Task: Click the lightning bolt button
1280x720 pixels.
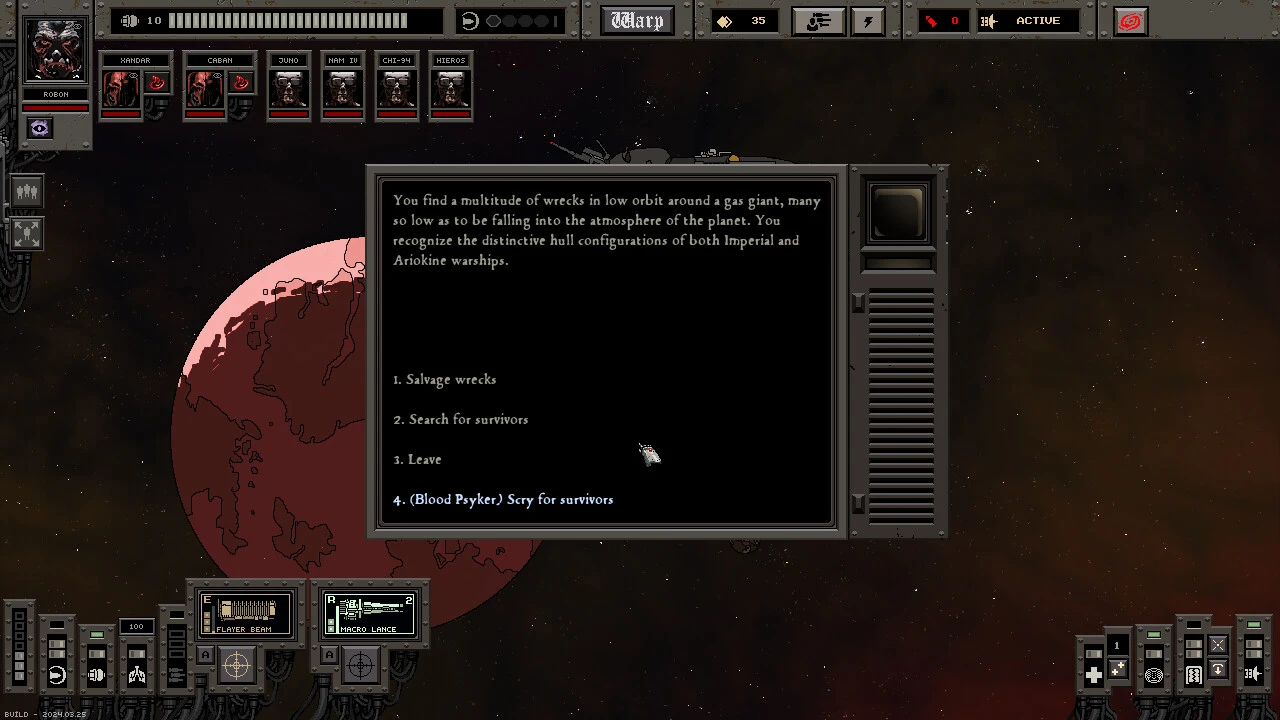Action: coord(868,21)
